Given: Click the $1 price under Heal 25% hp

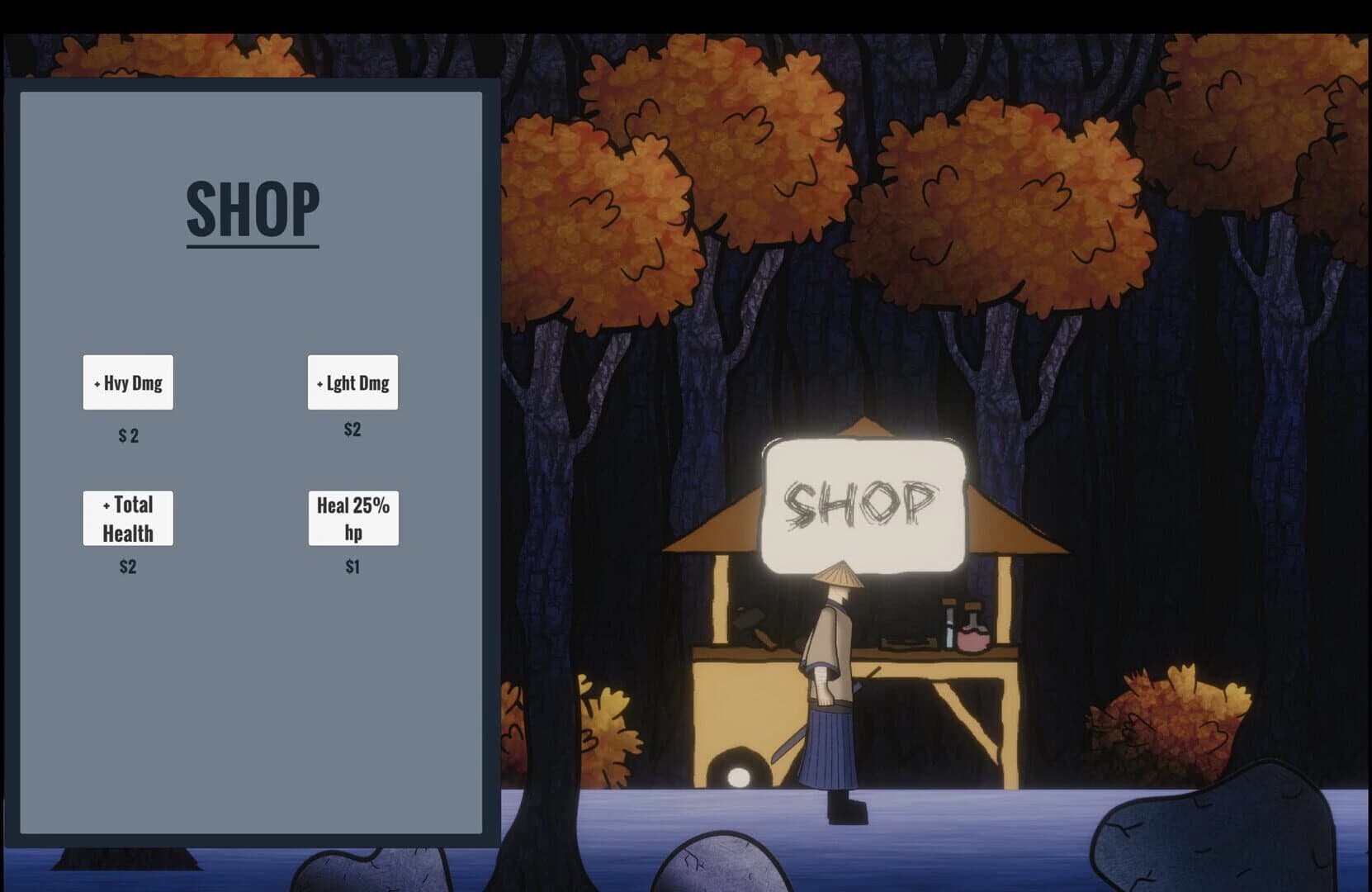Looking at the screenshot, I should tap(352, 567).
